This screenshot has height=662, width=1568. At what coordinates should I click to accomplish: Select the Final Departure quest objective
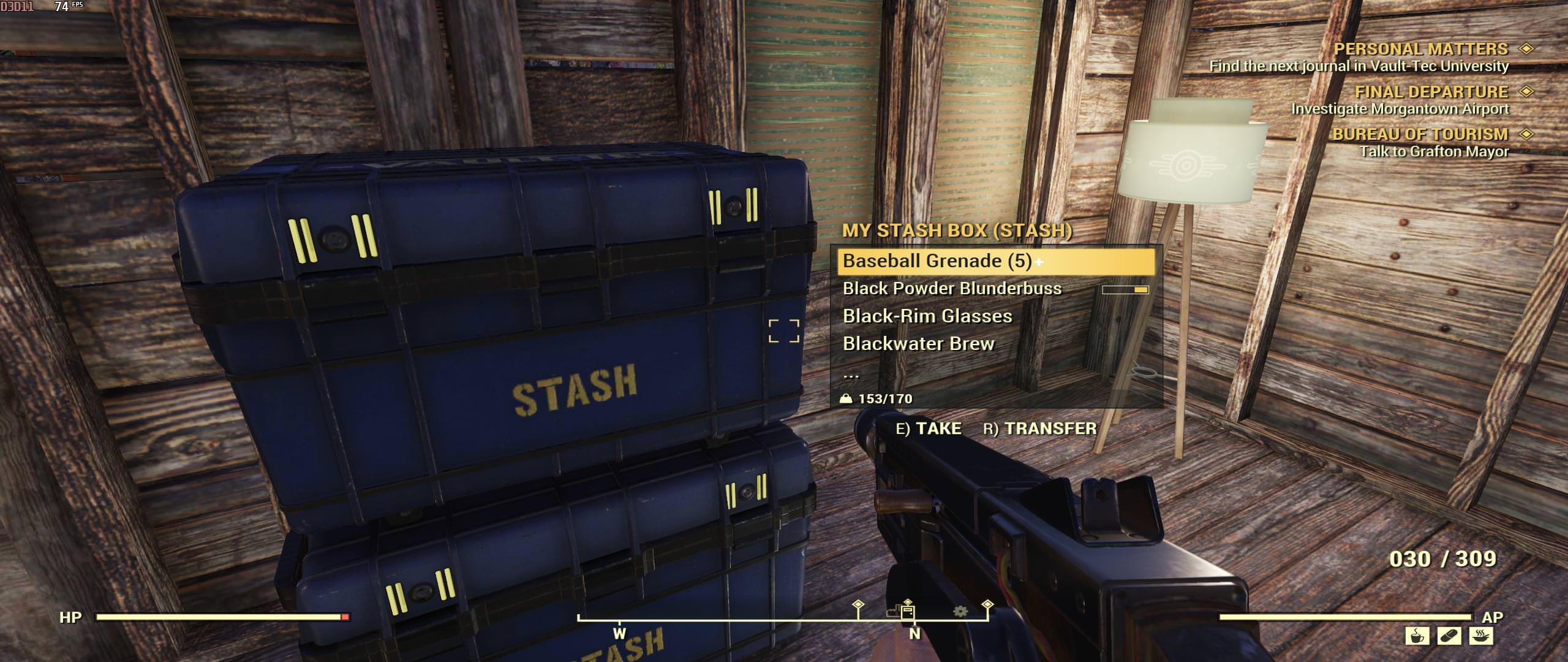click(x=1431, y=92)
